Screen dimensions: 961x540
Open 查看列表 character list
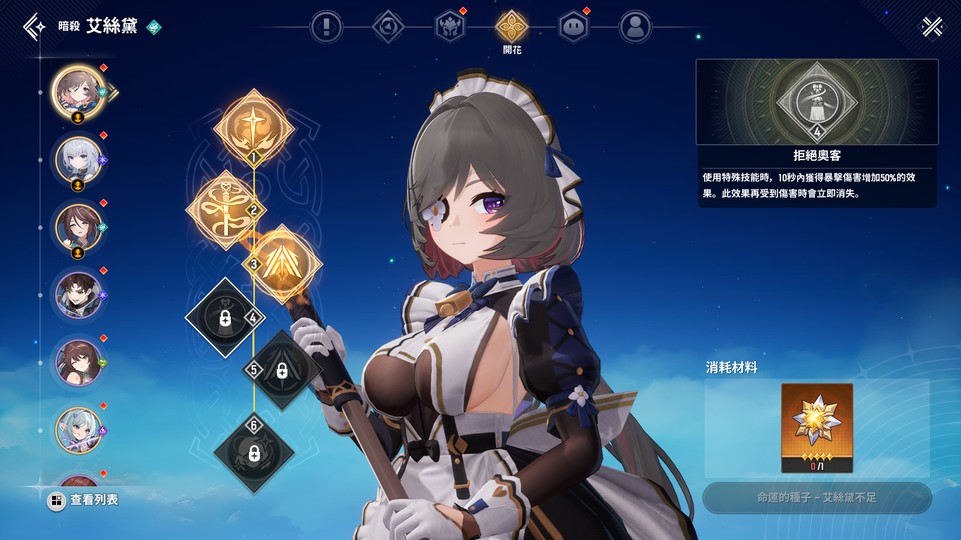pyautogui.click(x=84, y=499)
